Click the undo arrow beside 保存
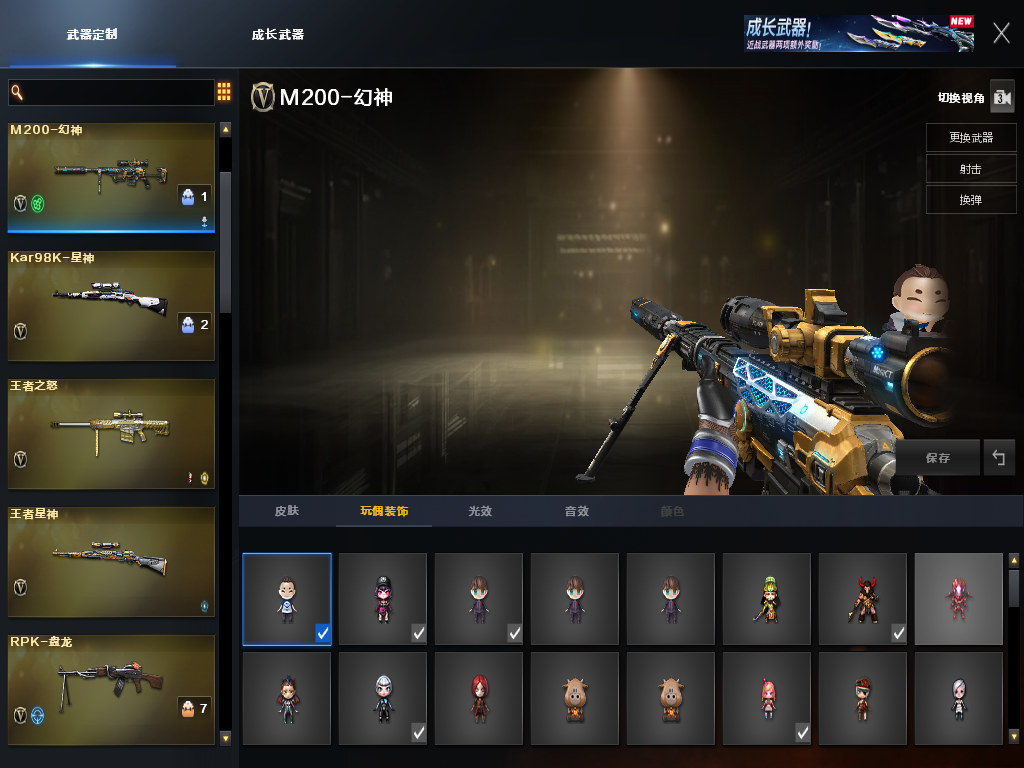 (998, 457)
